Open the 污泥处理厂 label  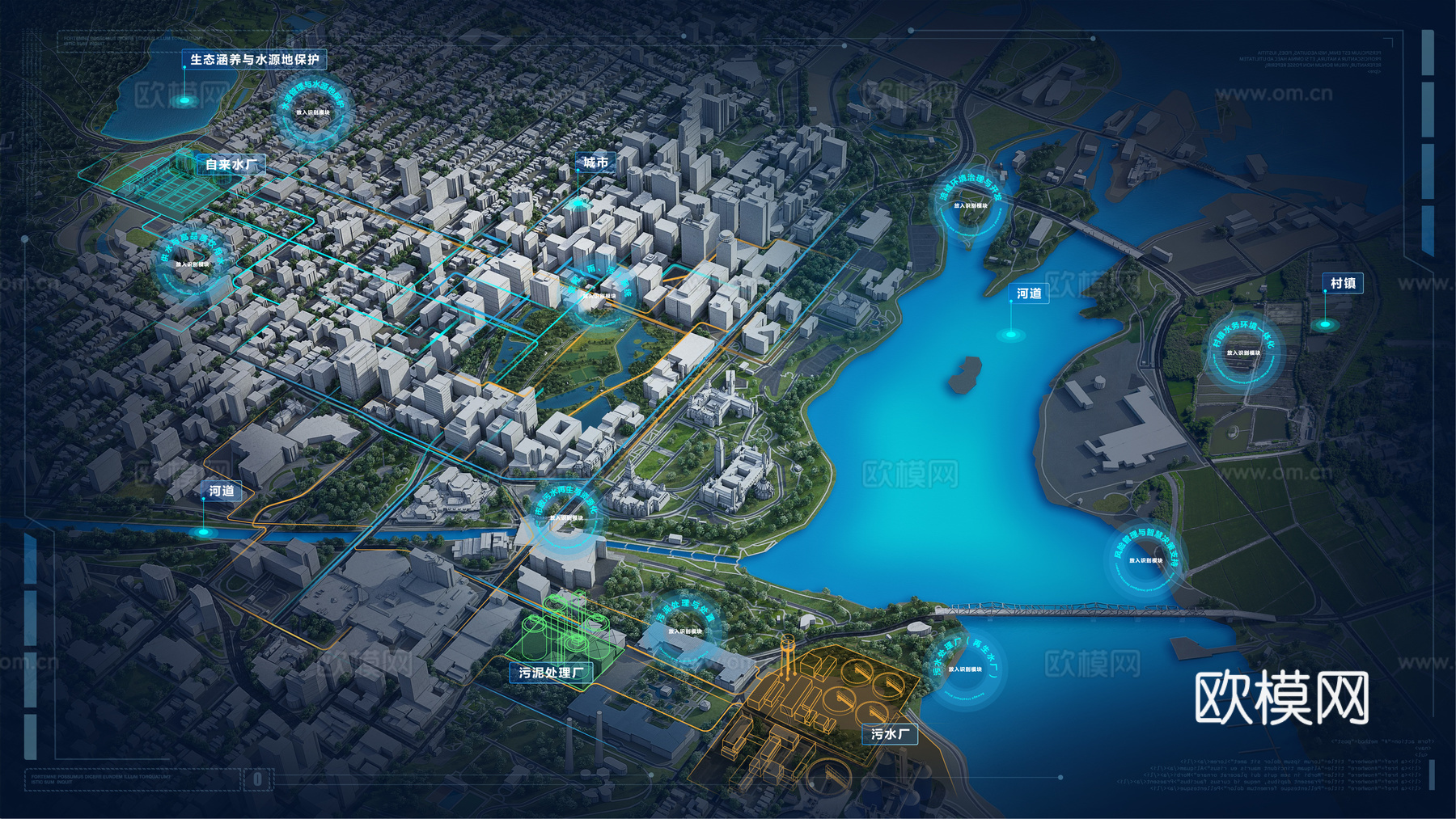pyautogui.click(x=551, y=673)
